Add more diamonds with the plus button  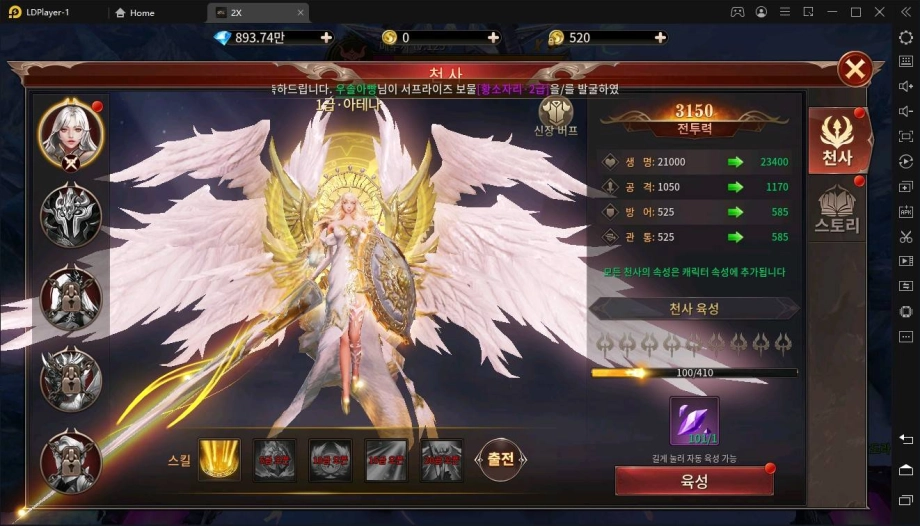[x=326, y=37]
